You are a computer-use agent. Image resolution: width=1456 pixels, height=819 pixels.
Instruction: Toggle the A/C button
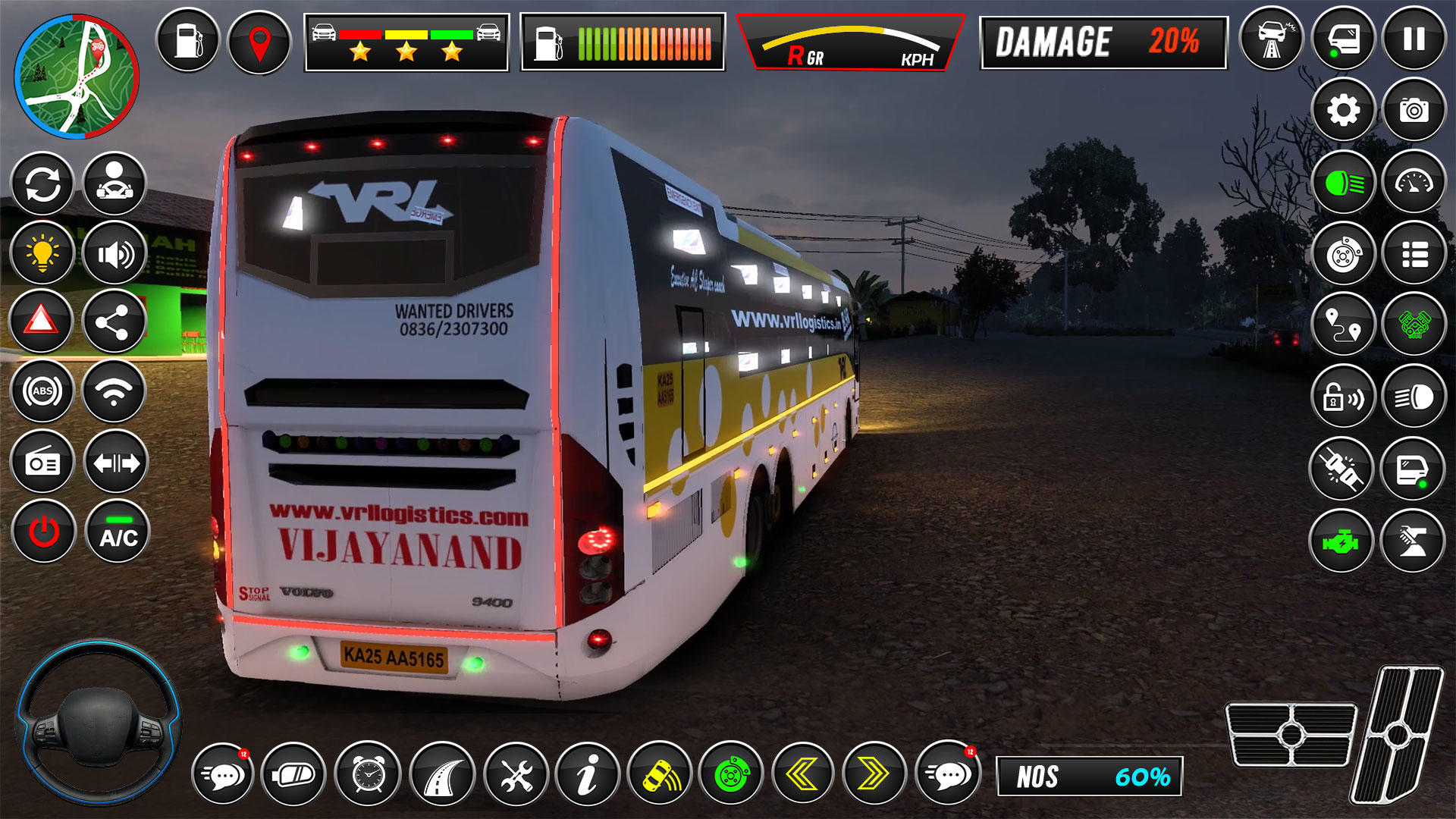tap(118, 532)
